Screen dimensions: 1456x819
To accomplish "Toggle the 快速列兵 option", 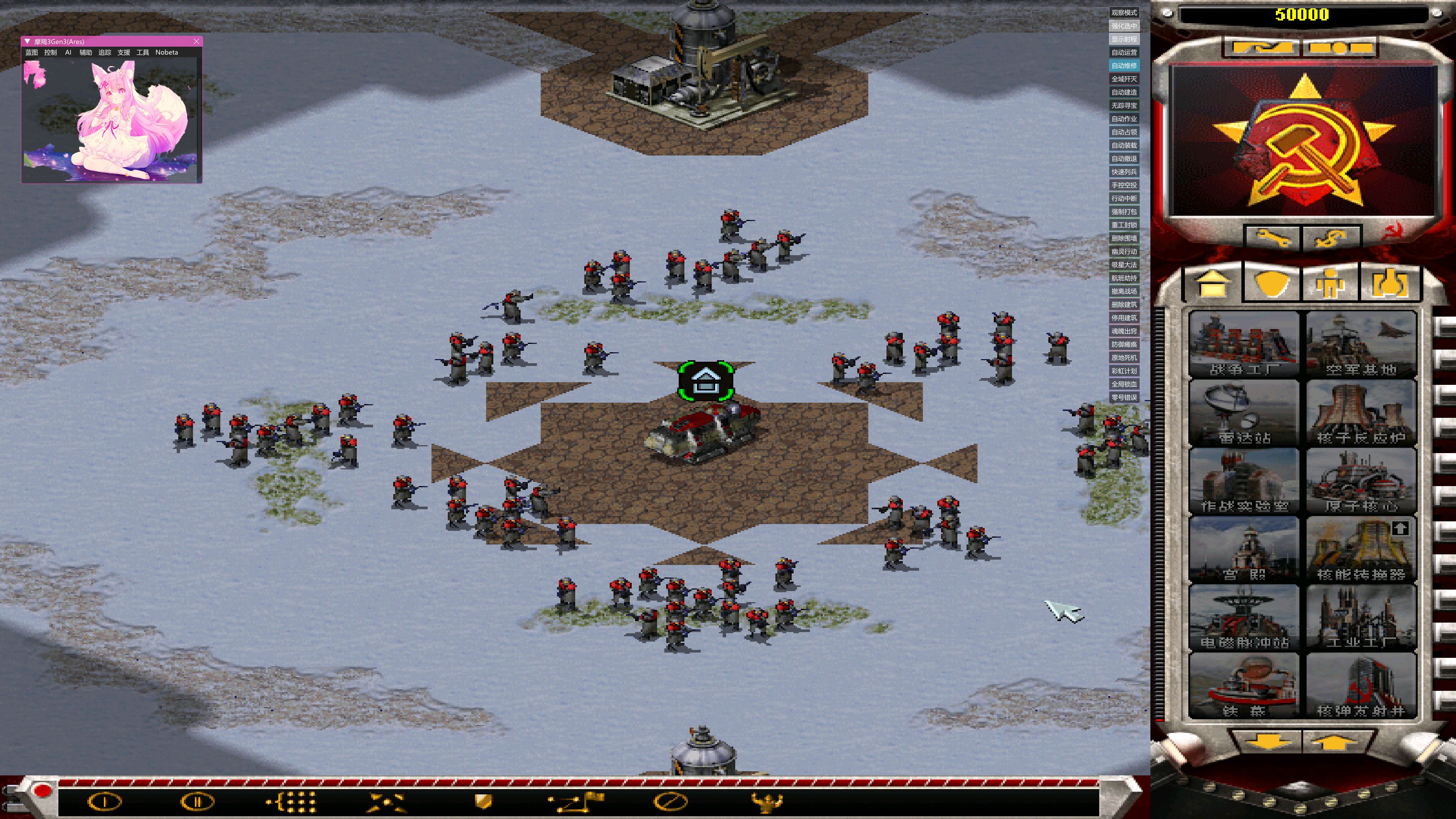I will click(x=1123, y=172).
